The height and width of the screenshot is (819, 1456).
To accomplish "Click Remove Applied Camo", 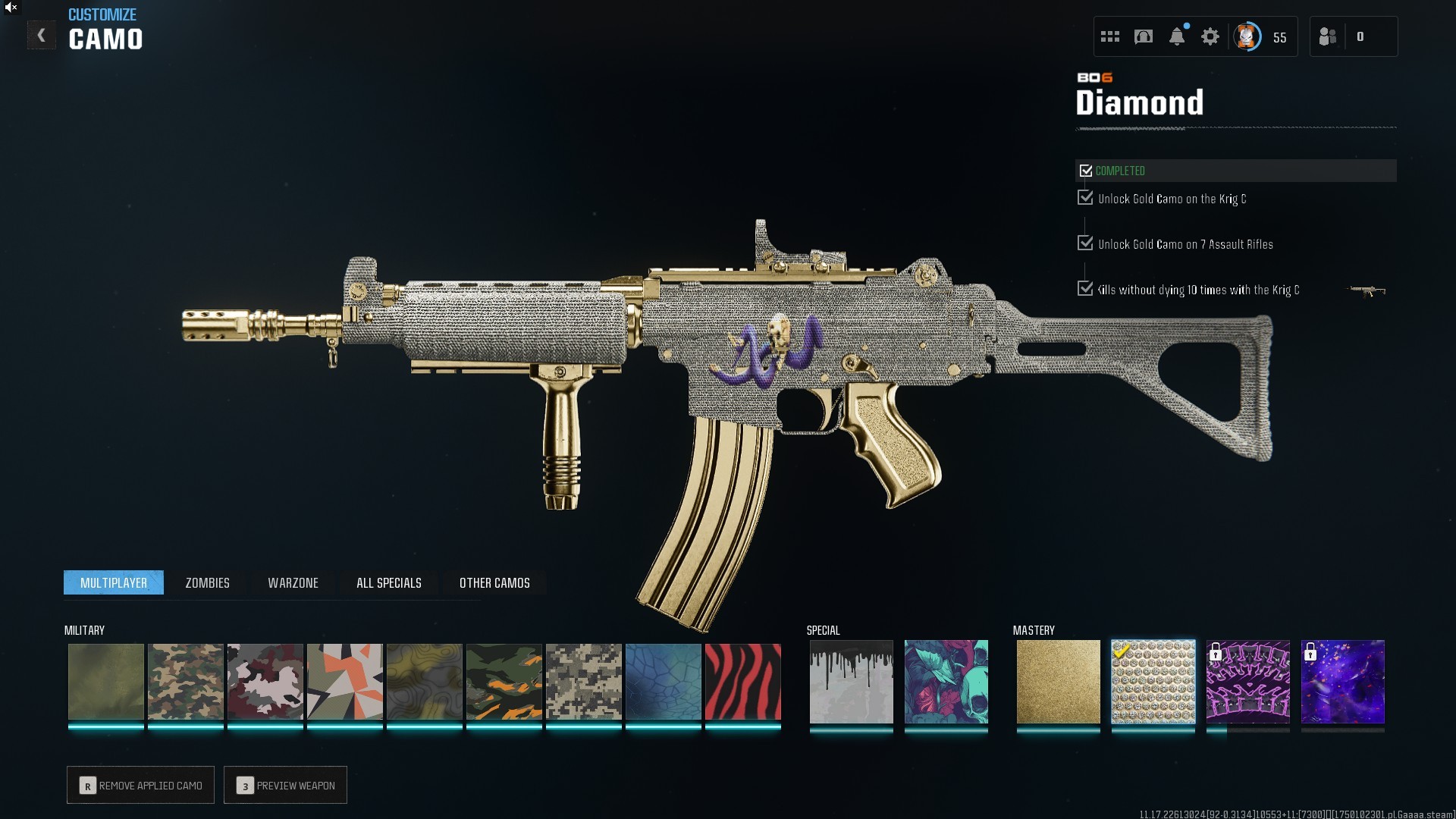I will (x=140, y=785).
